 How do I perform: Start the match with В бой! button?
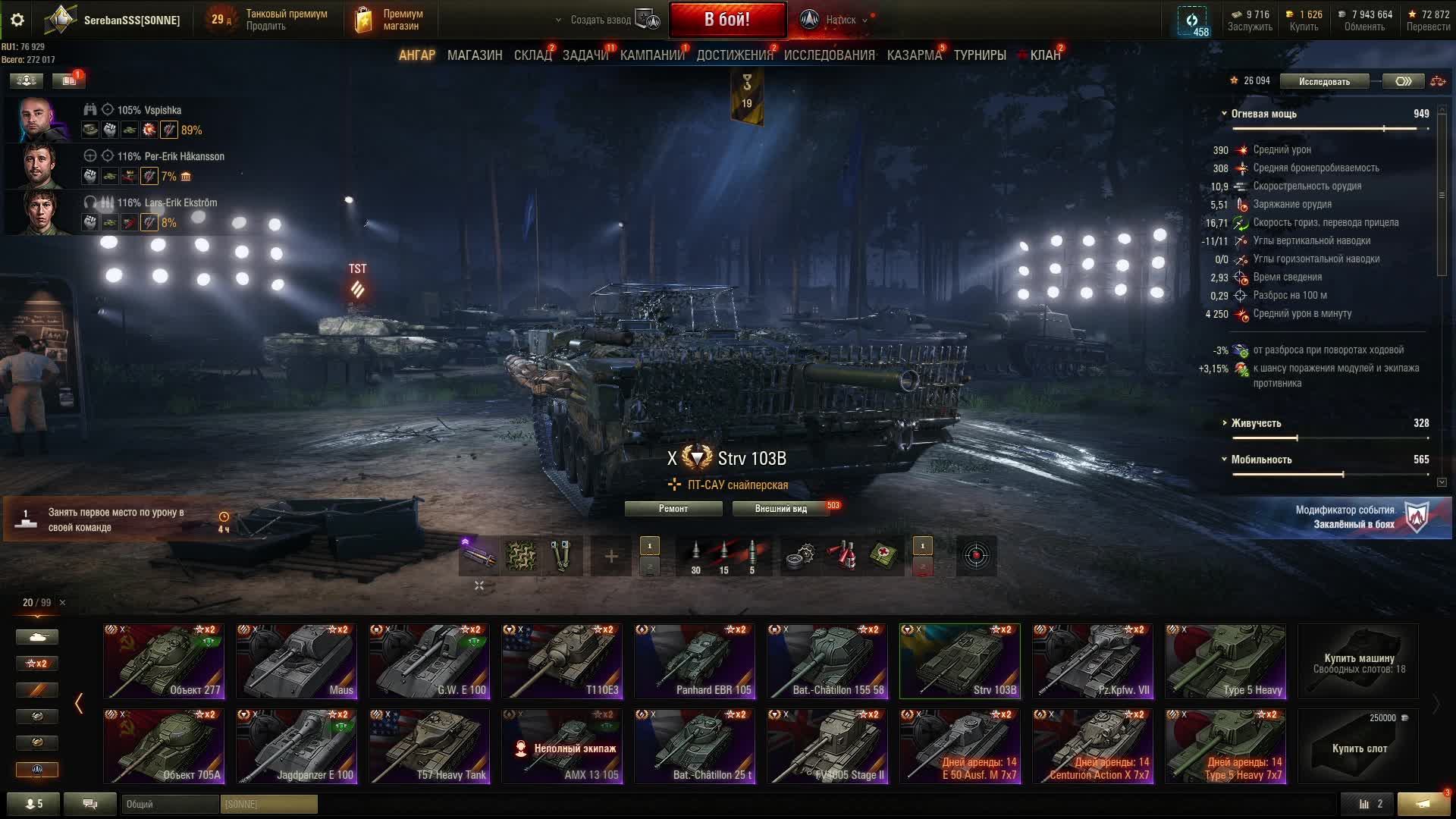(726, 20)
